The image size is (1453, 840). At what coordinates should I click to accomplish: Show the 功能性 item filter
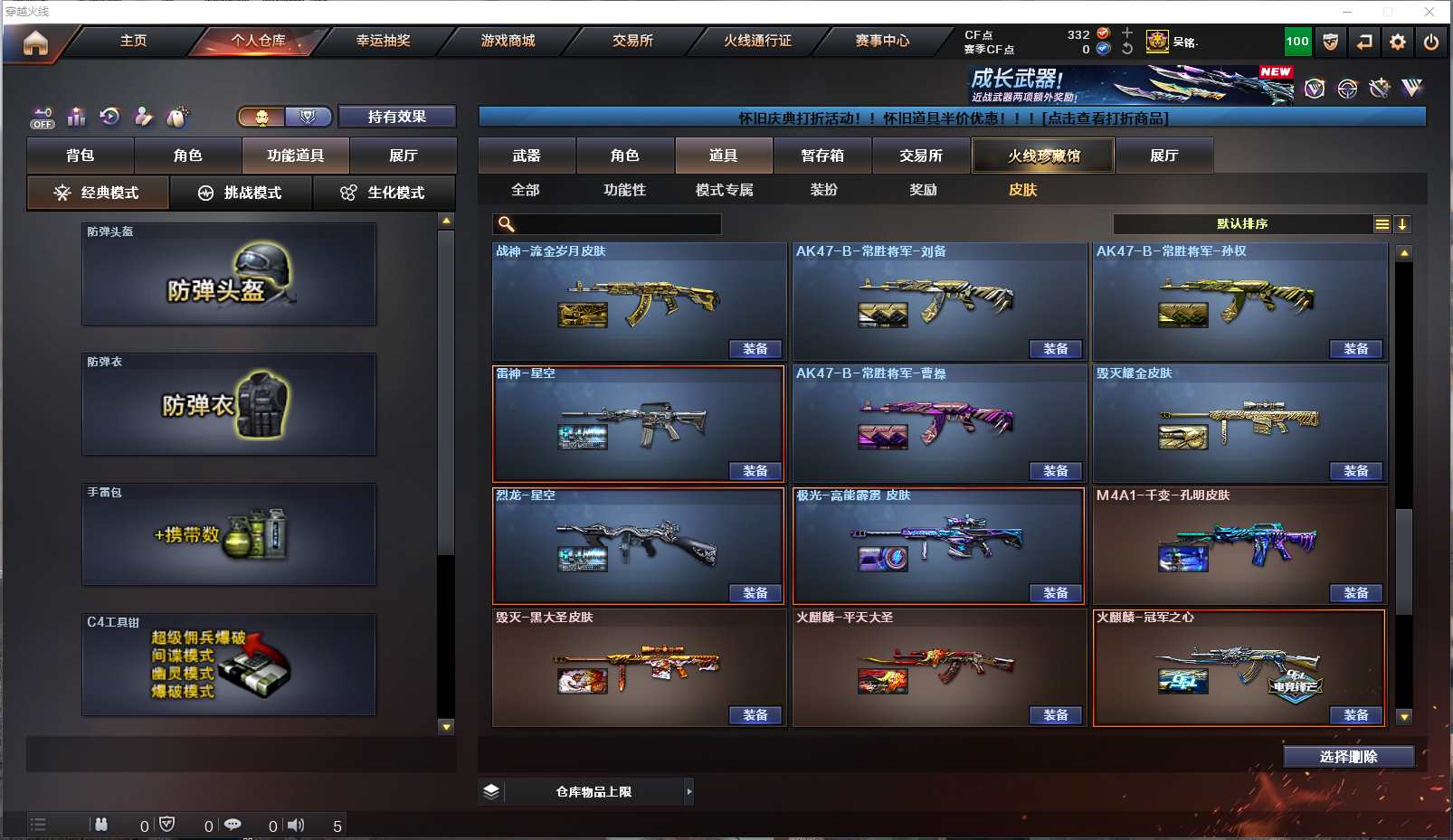point(624,190)
